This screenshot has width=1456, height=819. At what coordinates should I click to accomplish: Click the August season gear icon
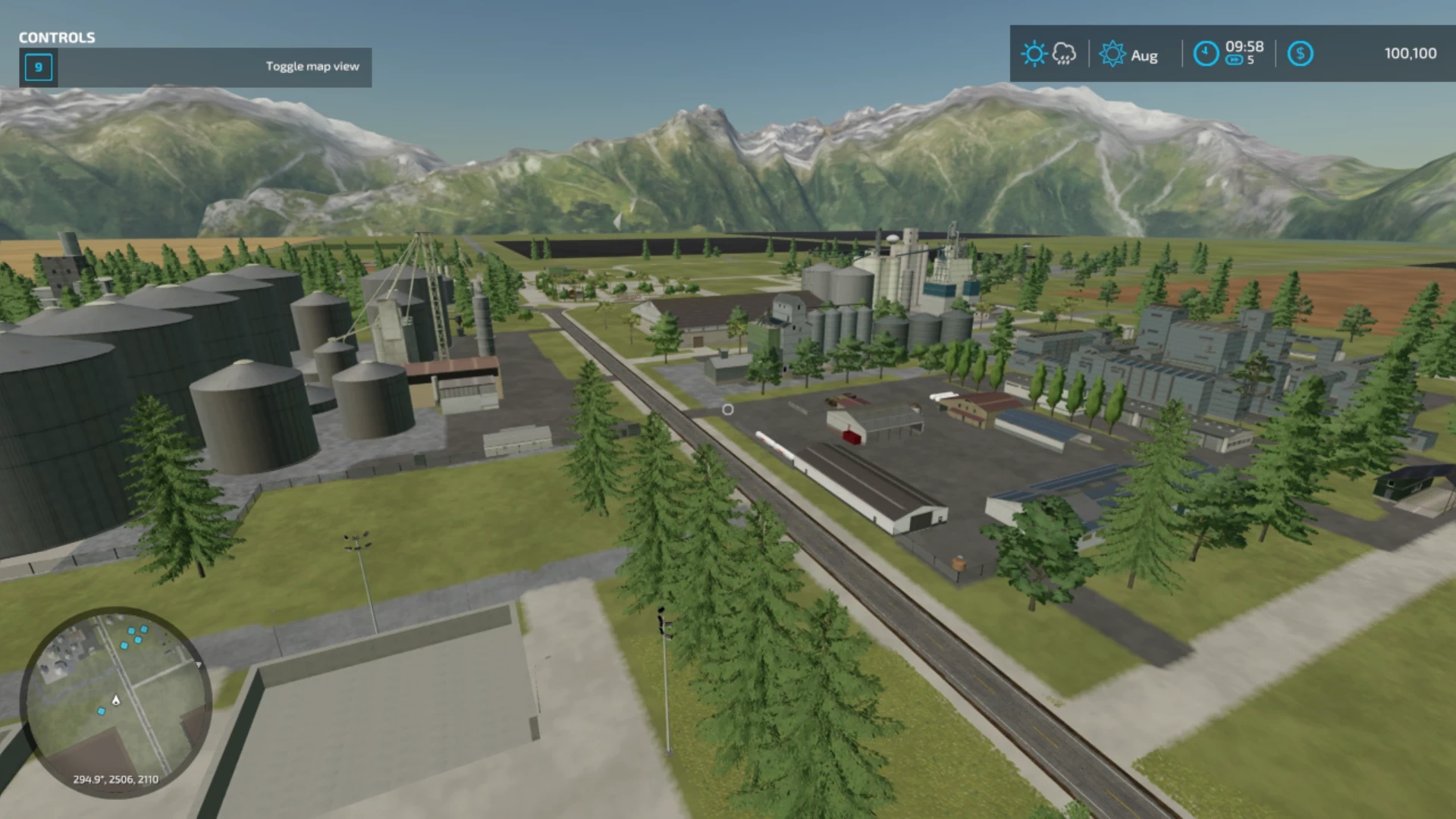point(1112,55)
